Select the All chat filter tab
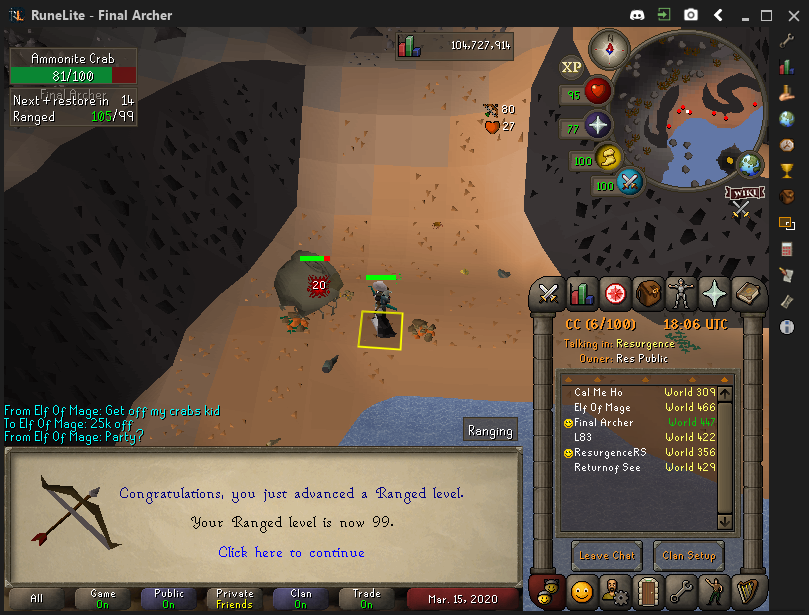Viewport: 809px width, 615px height. [37, 598]
